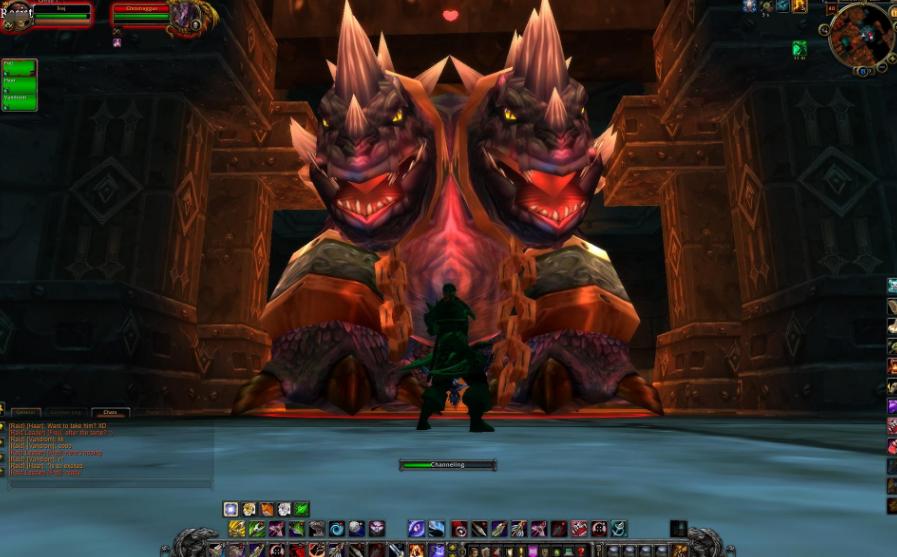Use the yellow ability on the left action row
This screenshot has width=897, height=557.
[x=237, y=529]
